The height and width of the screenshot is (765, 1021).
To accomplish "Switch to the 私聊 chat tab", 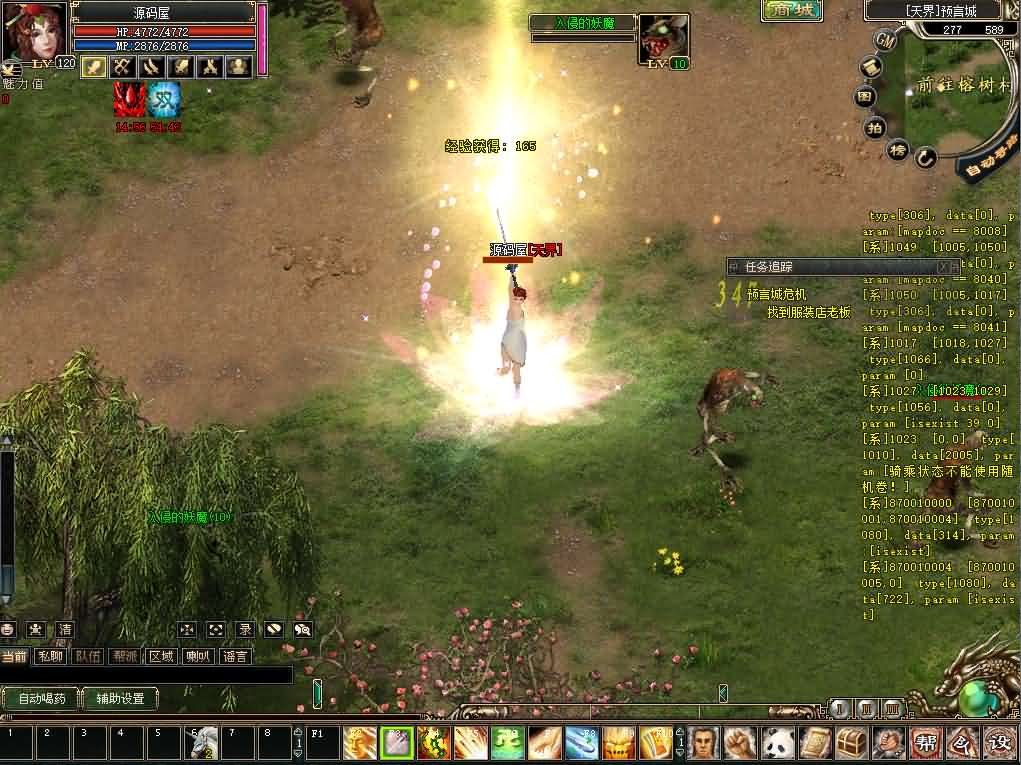I will pyautogui.click(x=50, y=656).
